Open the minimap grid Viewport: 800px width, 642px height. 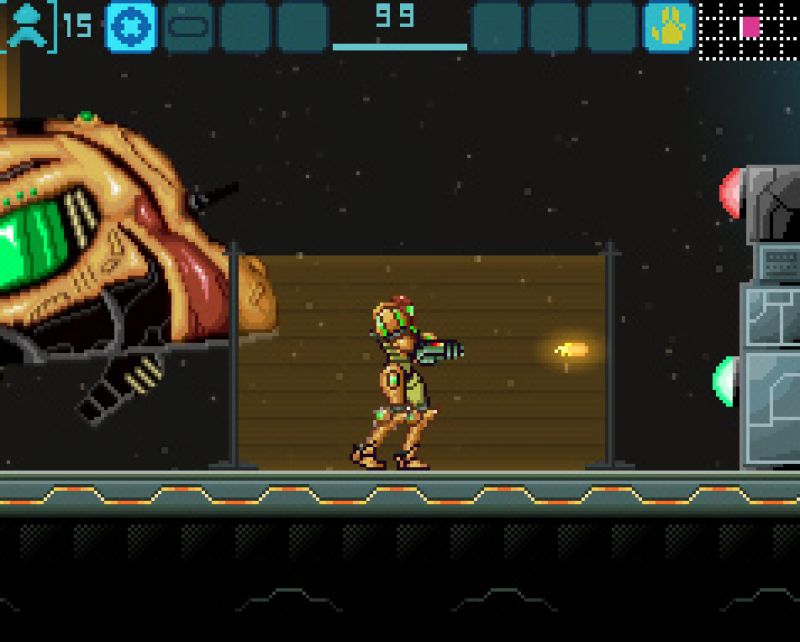coord(748,28)
